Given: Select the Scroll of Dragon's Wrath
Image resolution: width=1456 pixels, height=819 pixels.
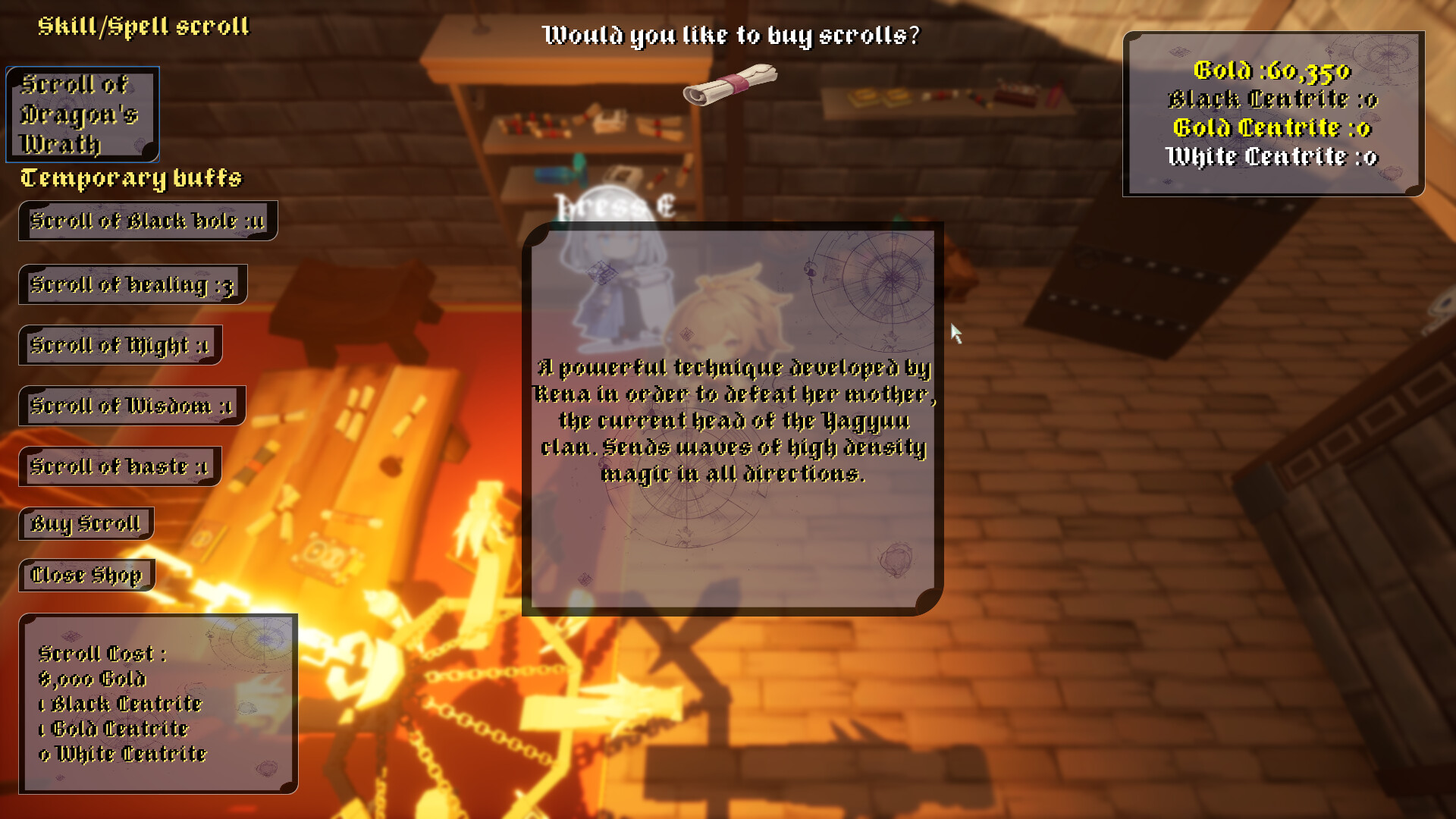Looking at the screenshot, I should click(82, 114).
